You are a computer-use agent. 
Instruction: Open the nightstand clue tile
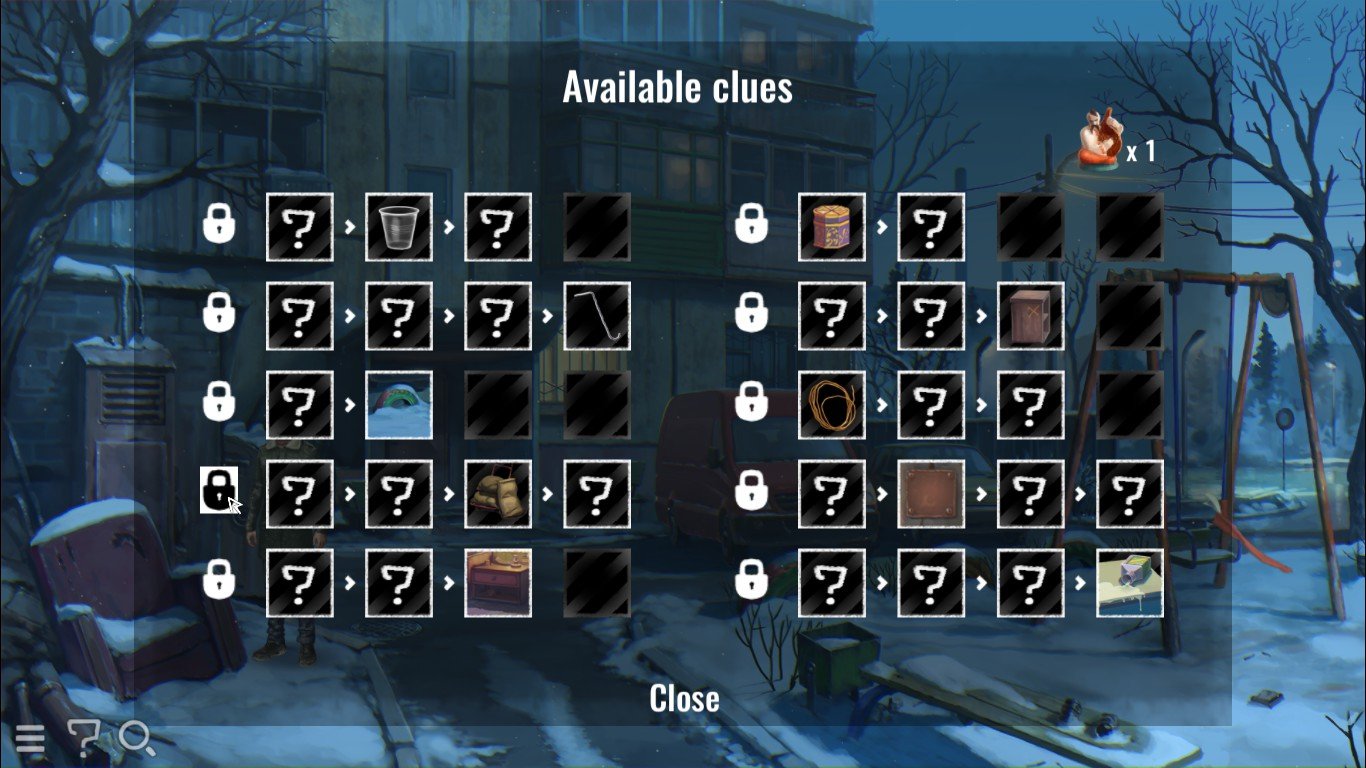tap(498, 583)
